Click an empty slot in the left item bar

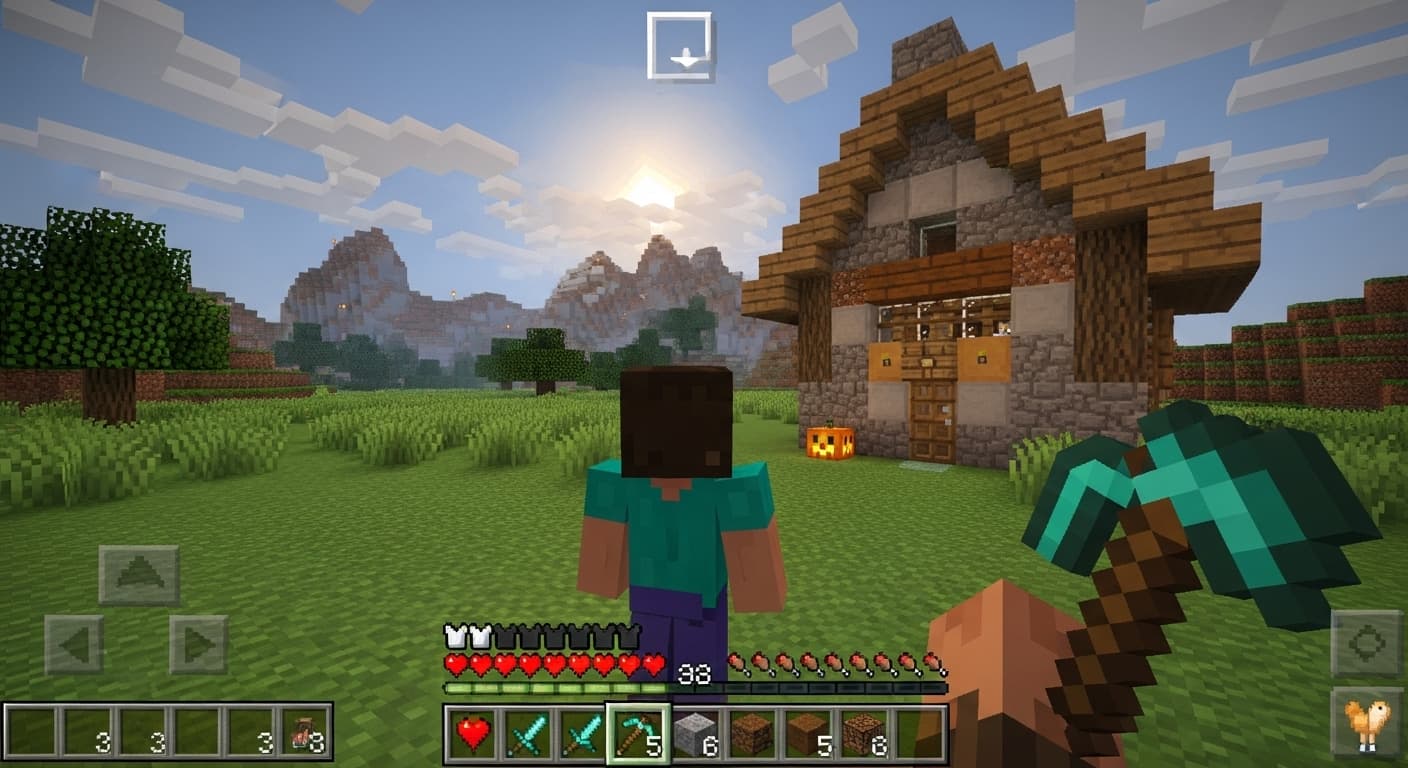33,735
